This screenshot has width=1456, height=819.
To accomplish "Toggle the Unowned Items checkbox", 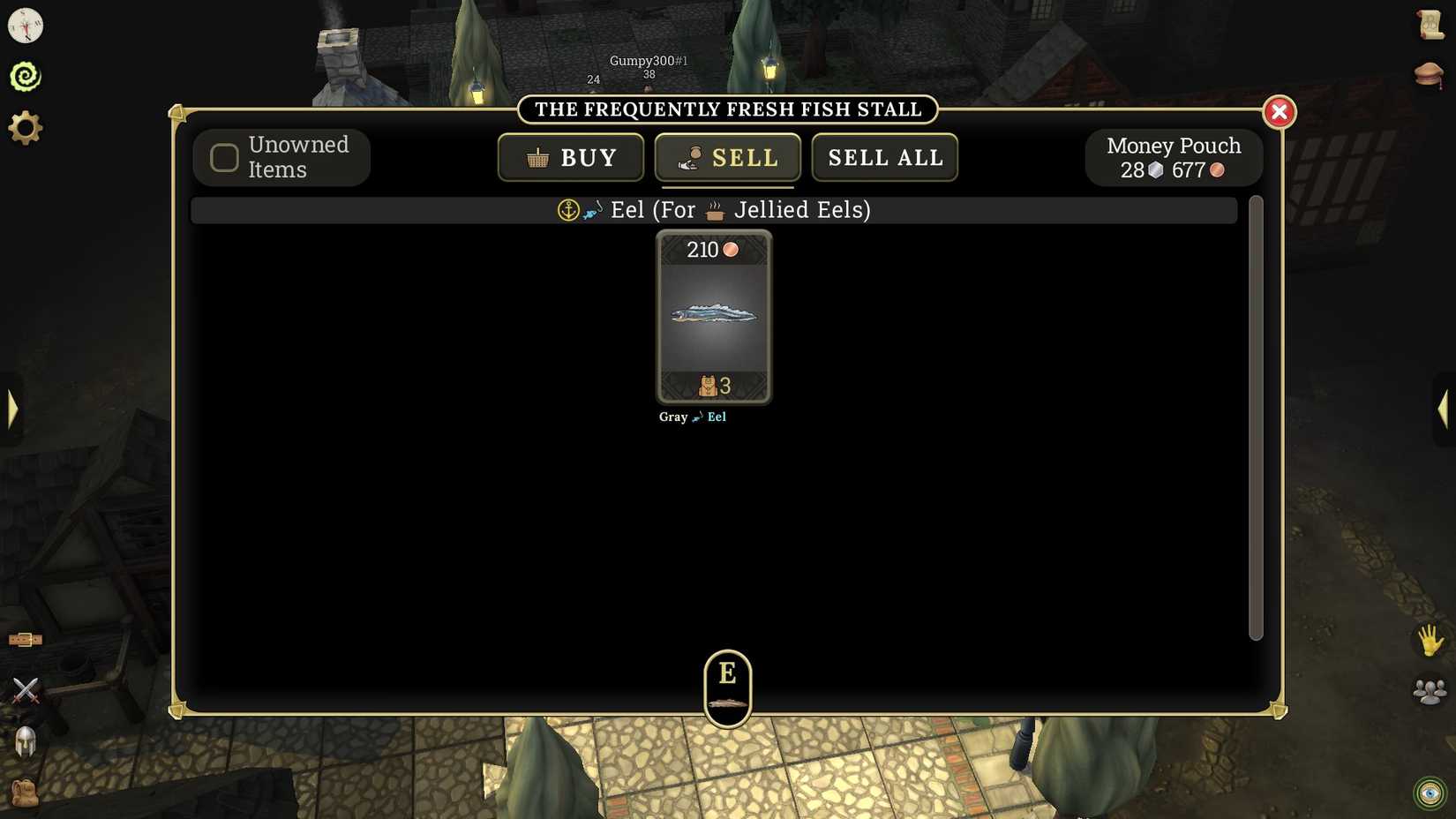I will pyautogui.click(x=223, y=157).
